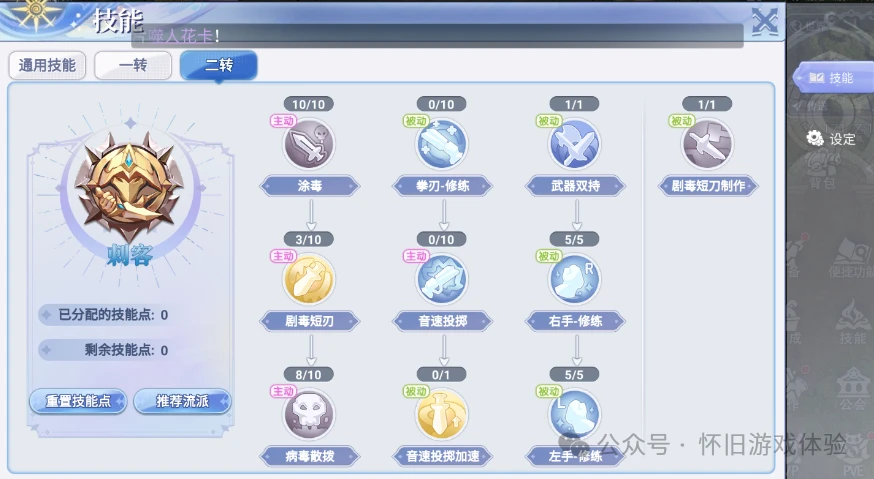Open the 设定 settings side tab
This screenshot has height=479, width=874.
(832, 139)
